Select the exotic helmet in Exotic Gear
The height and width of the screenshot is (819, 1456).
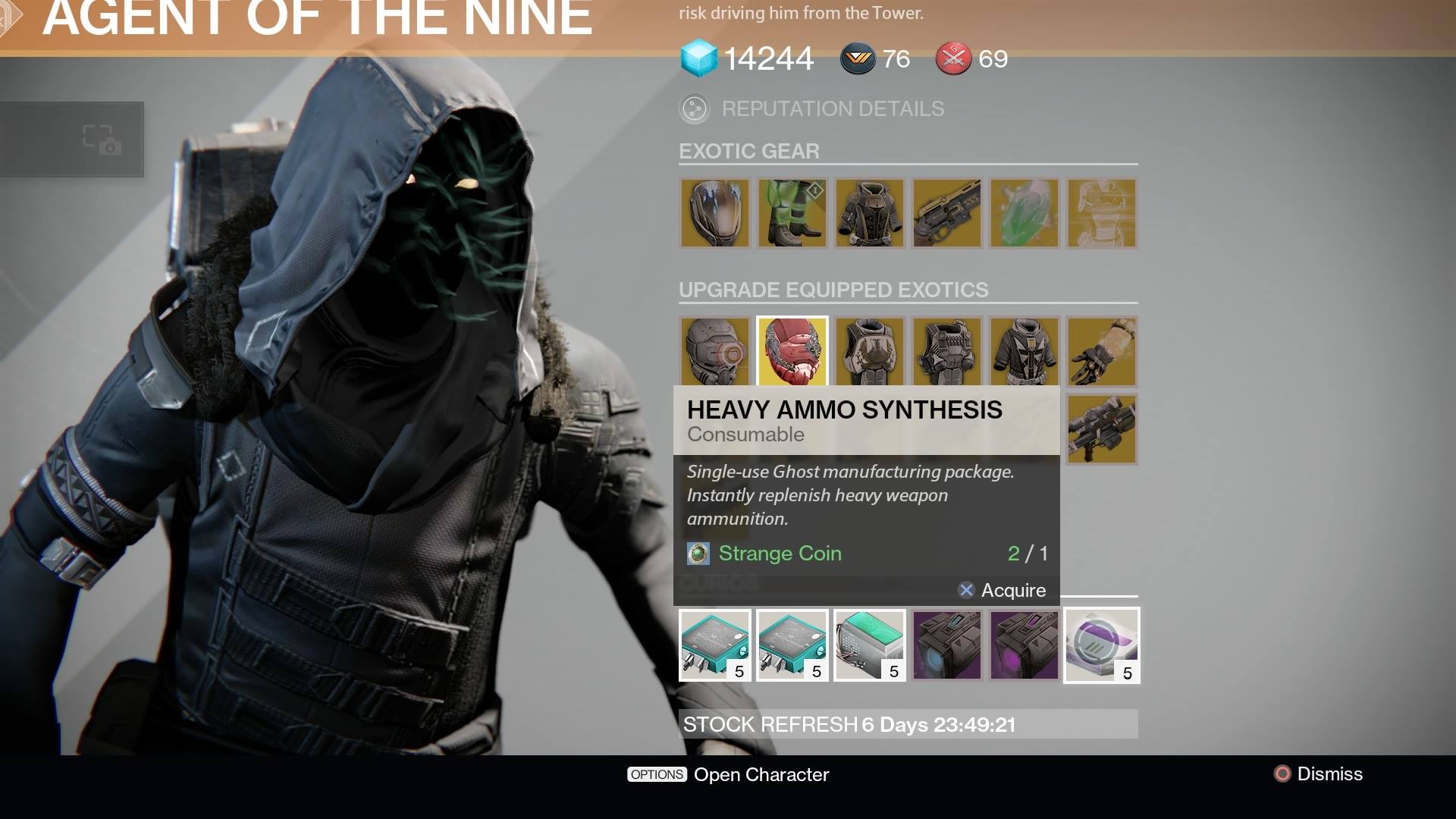click(715, 214)
